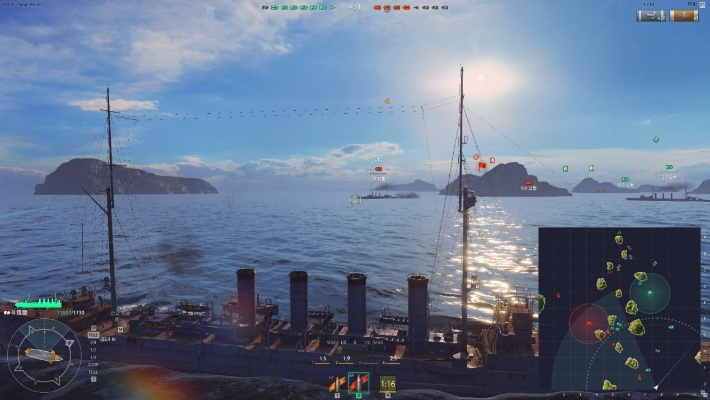Screen dimensions: 710x400
Task: Click the orange ribbon counter badge
Action: [684, 15]
